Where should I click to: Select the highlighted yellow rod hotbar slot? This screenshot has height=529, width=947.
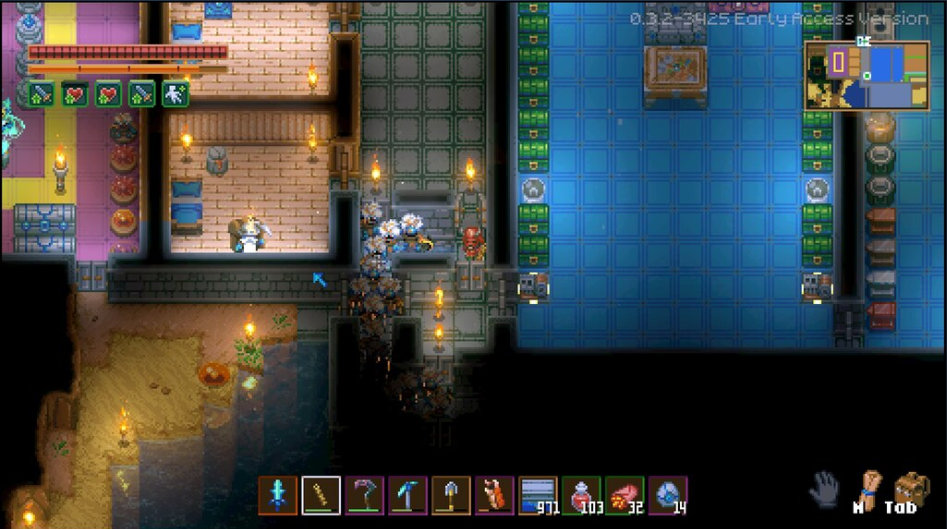321,495
